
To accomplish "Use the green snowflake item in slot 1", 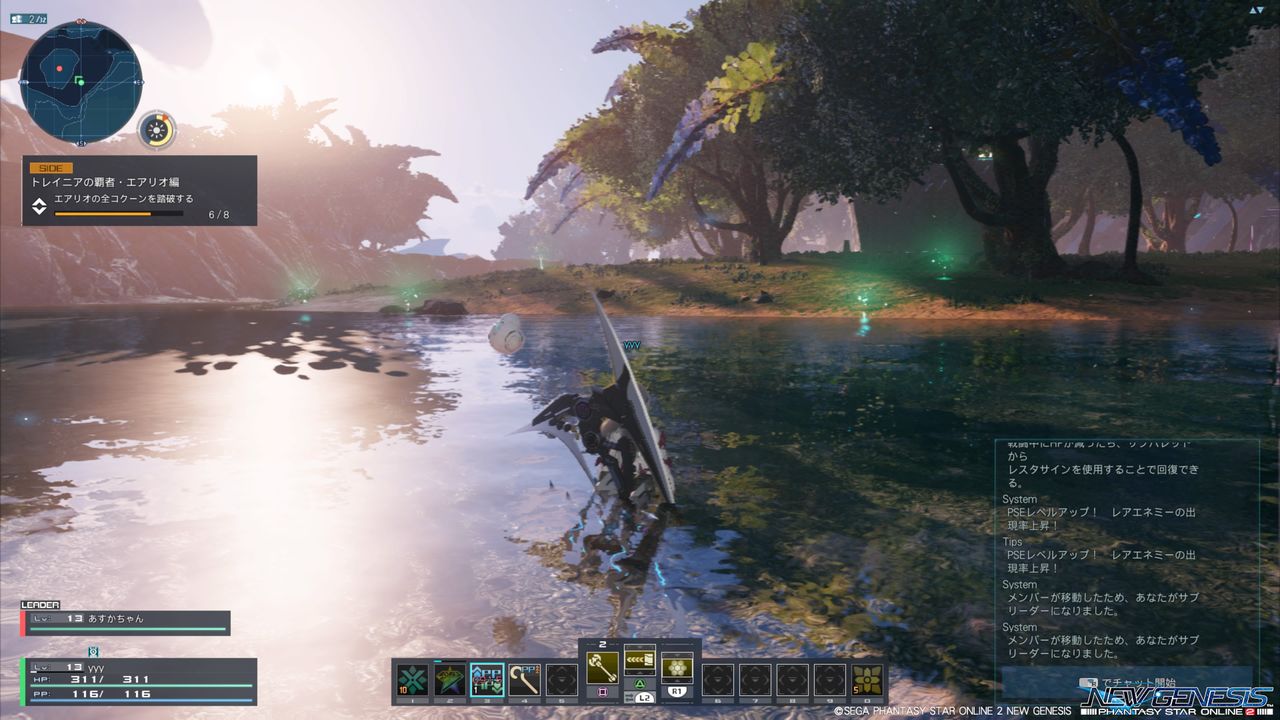I will click(x=412, y=679).
